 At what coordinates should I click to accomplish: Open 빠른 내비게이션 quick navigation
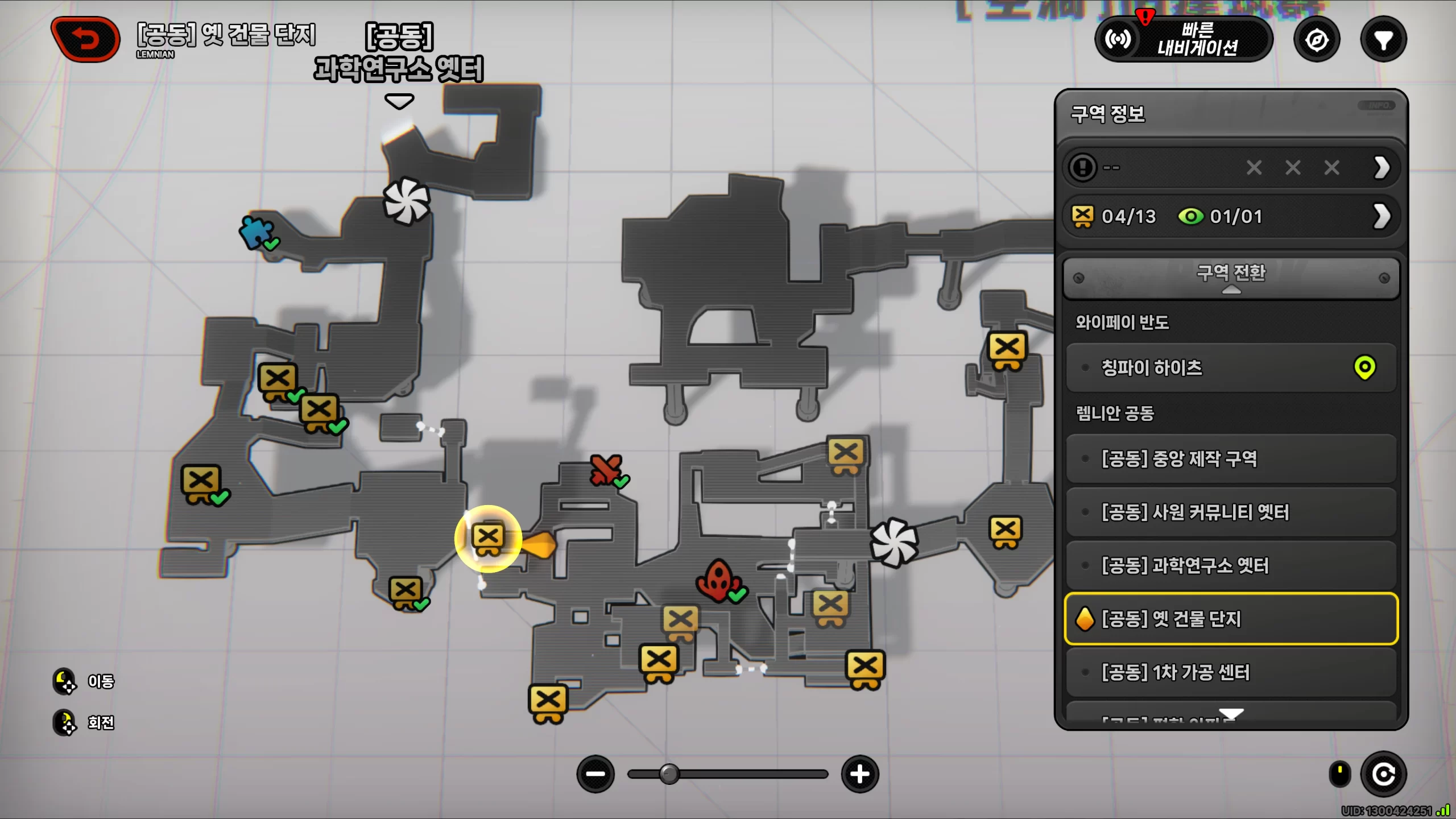(1184, 39)
